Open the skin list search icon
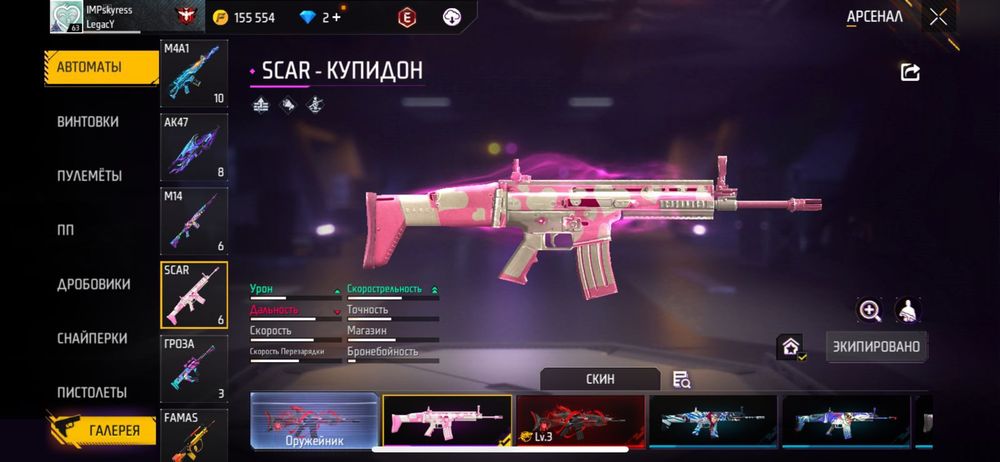Viewport: 1000px width, 462px height. coord(682,379)
